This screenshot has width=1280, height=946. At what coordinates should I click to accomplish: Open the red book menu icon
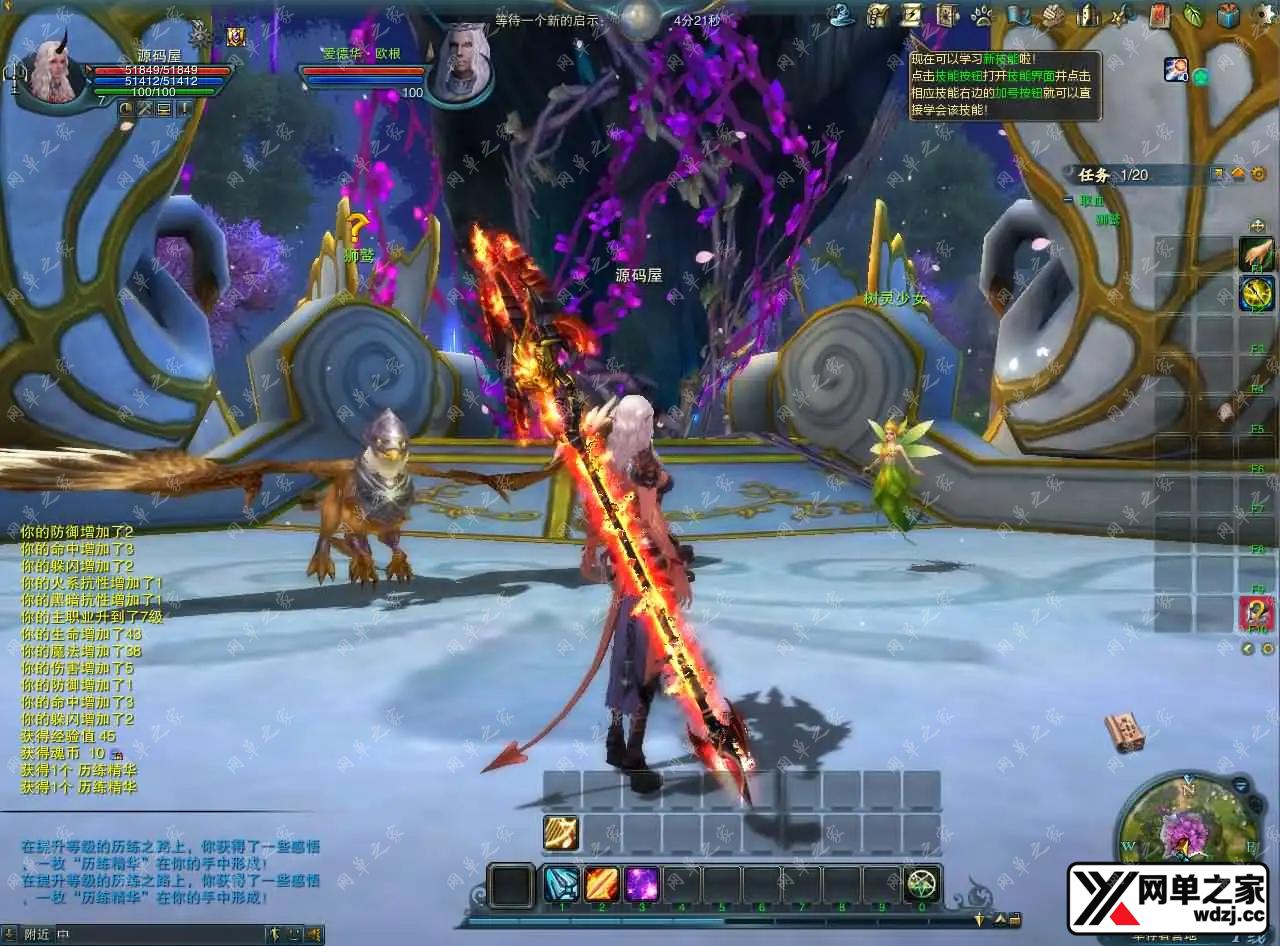coord(1158,15)
